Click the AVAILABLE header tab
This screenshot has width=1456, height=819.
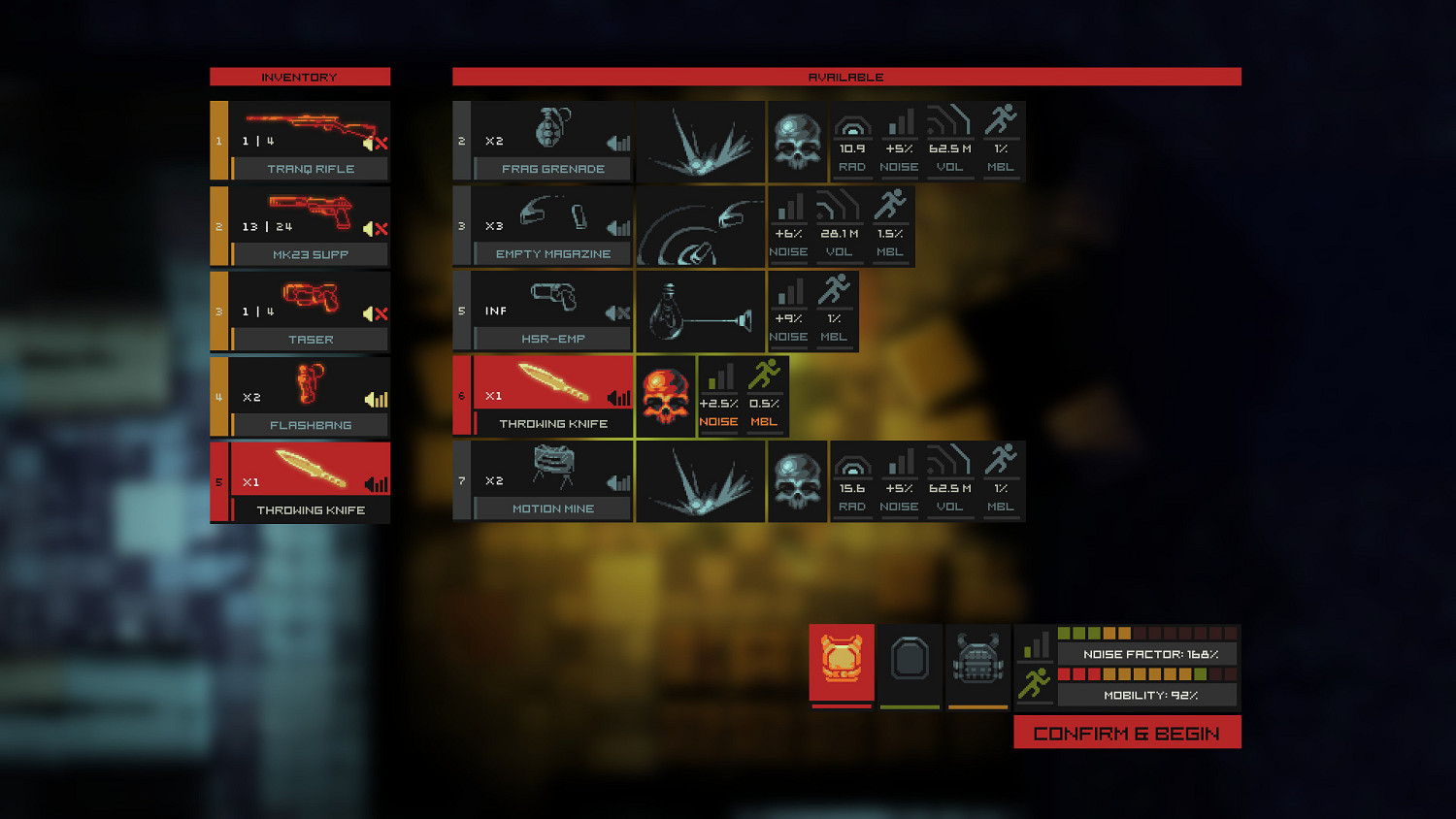point(846,77)
